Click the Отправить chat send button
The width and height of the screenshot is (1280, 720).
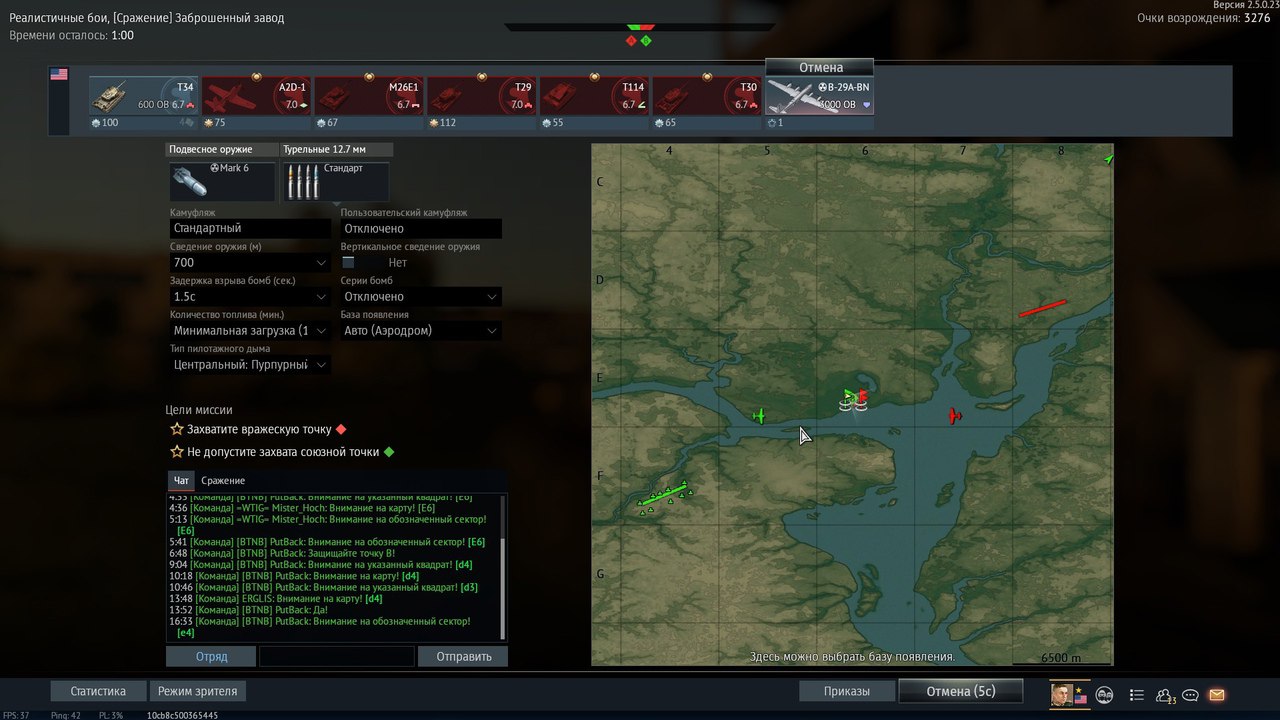pyautogui.click(x=463, y=657)
